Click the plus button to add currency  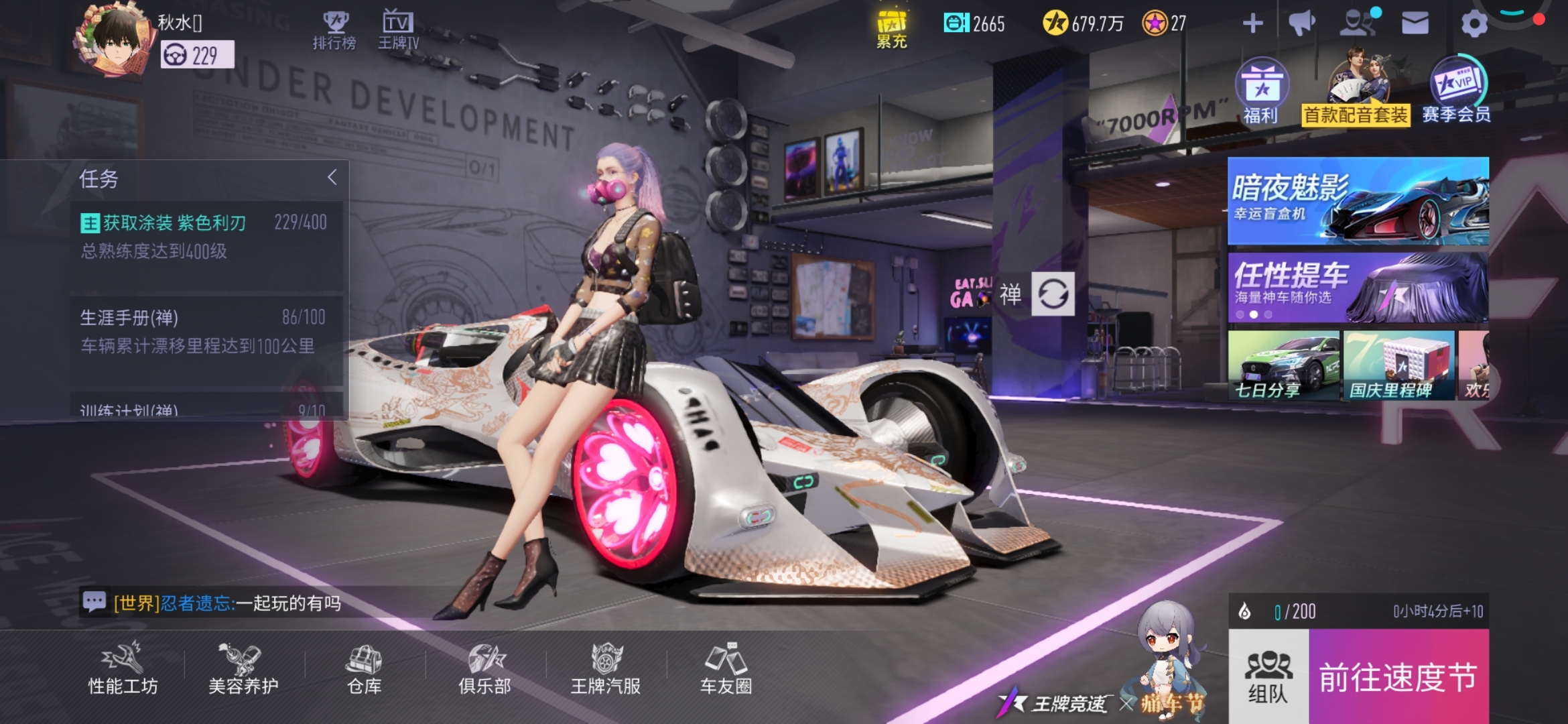(1252, 24)
